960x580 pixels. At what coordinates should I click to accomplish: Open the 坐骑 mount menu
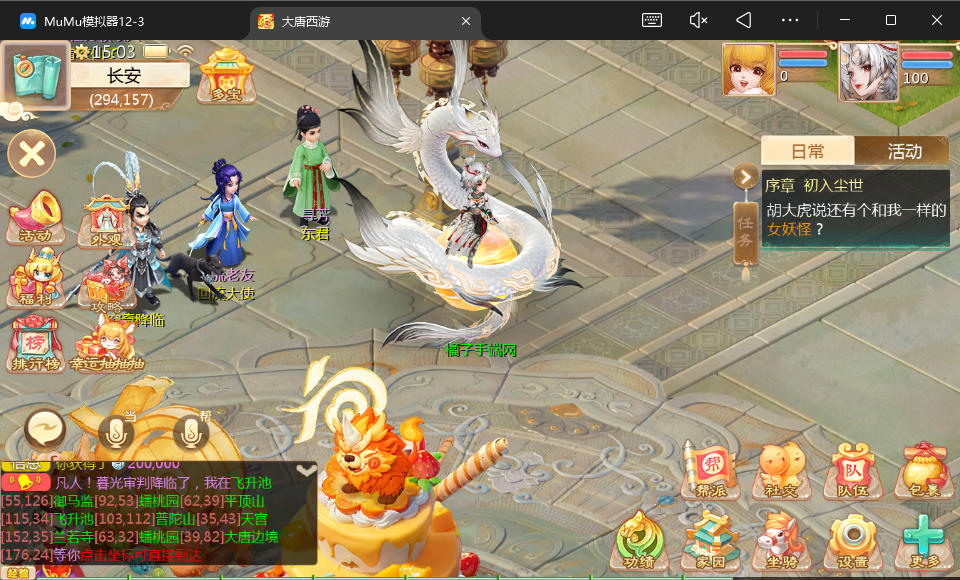781,542
